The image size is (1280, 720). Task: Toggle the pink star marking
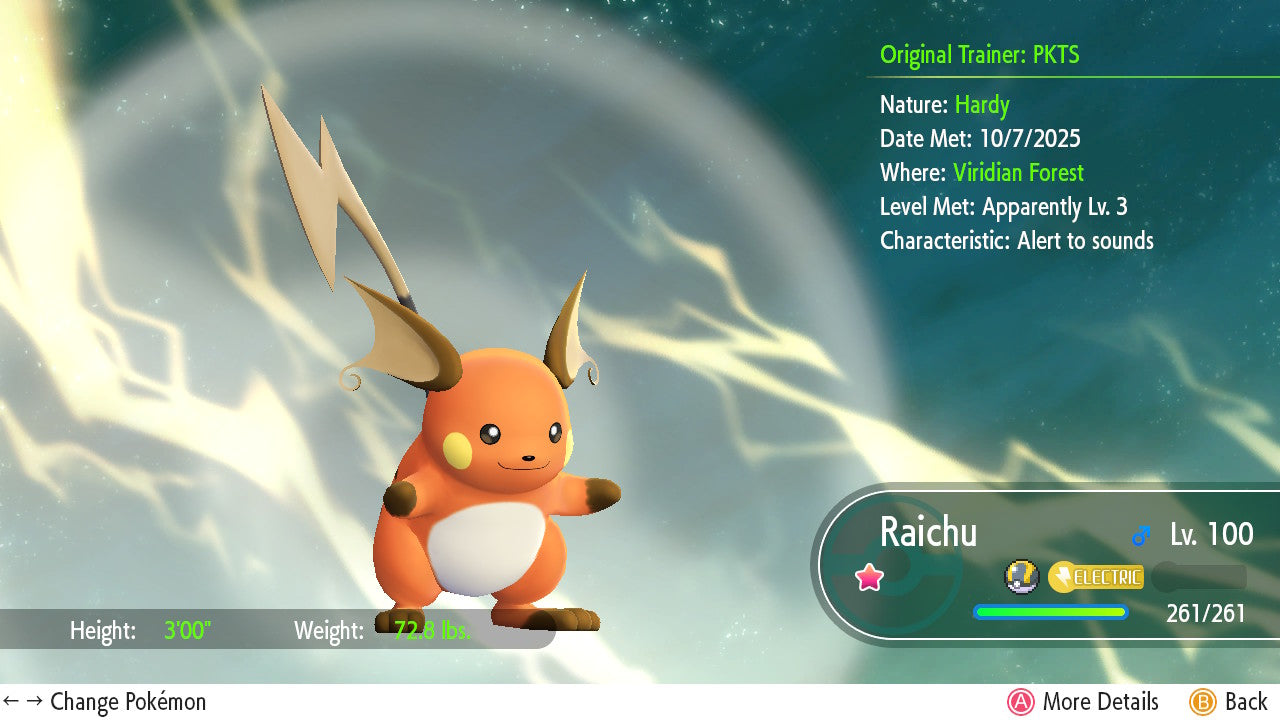pos(869,577)
